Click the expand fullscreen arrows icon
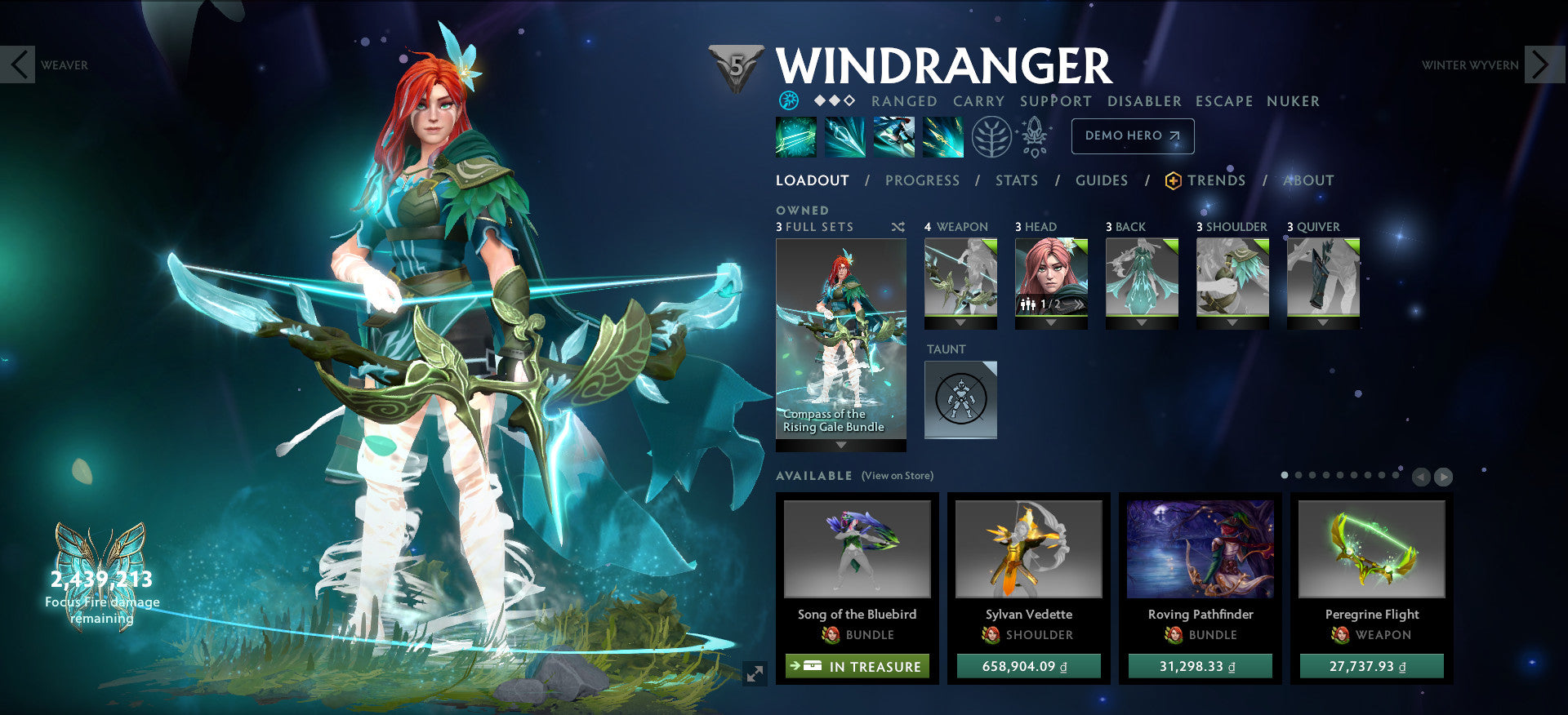Viewport: 1568px width, 715px height. click(753, 675)
